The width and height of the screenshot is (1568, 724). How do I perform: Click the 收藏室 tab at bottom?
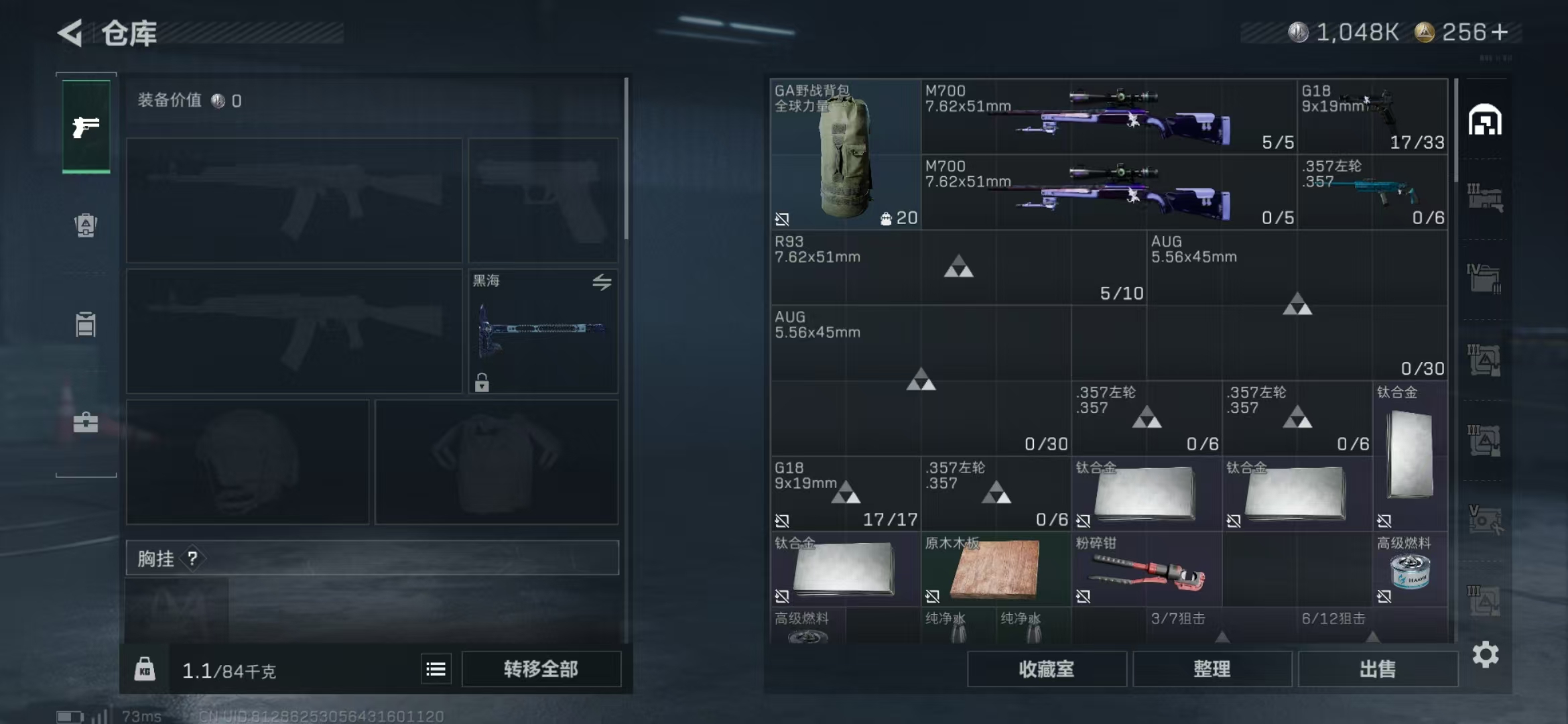click(x=1046, y=668)
